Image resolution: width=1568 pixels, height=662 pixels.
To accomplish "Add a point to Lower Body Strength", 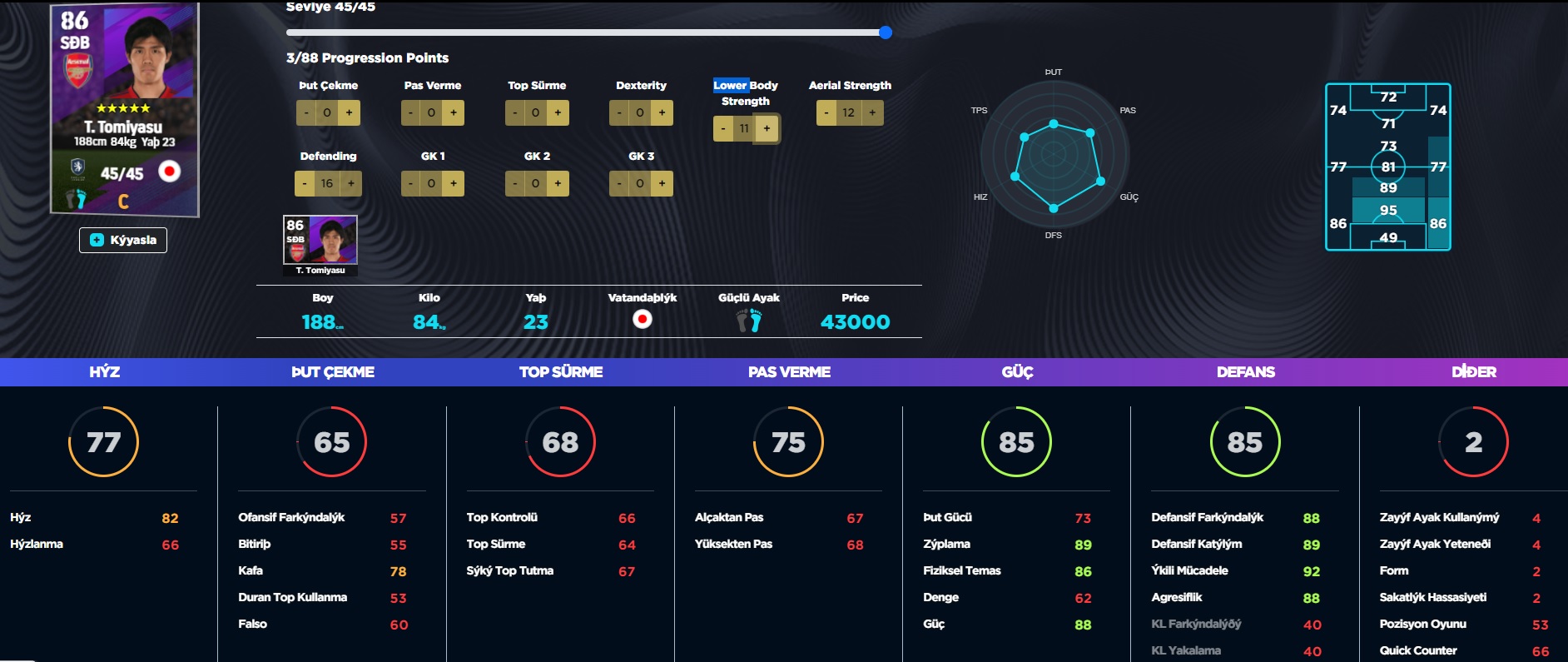I will [767, 128].
